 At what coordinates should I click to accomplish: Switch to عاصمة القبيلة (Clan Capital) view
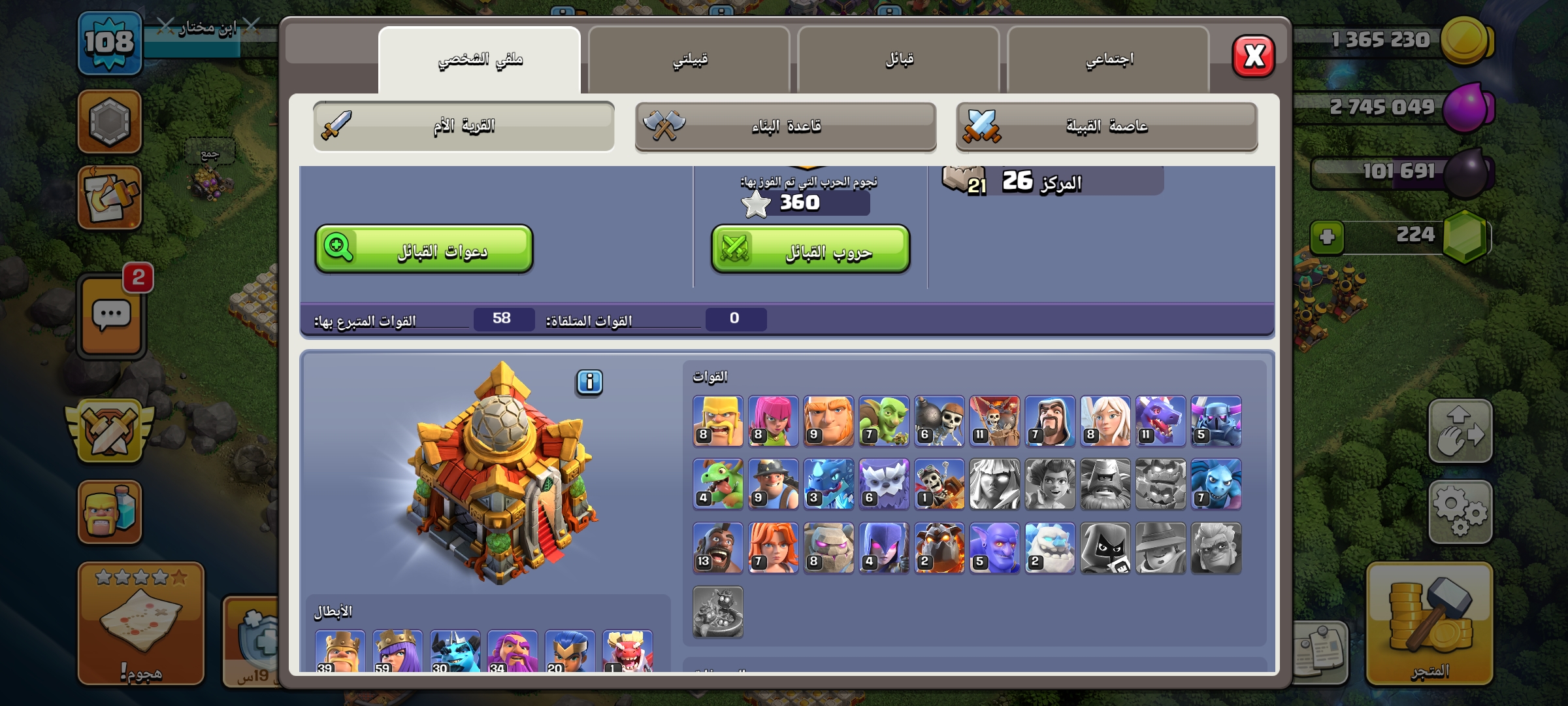(x=1106, y=126)
